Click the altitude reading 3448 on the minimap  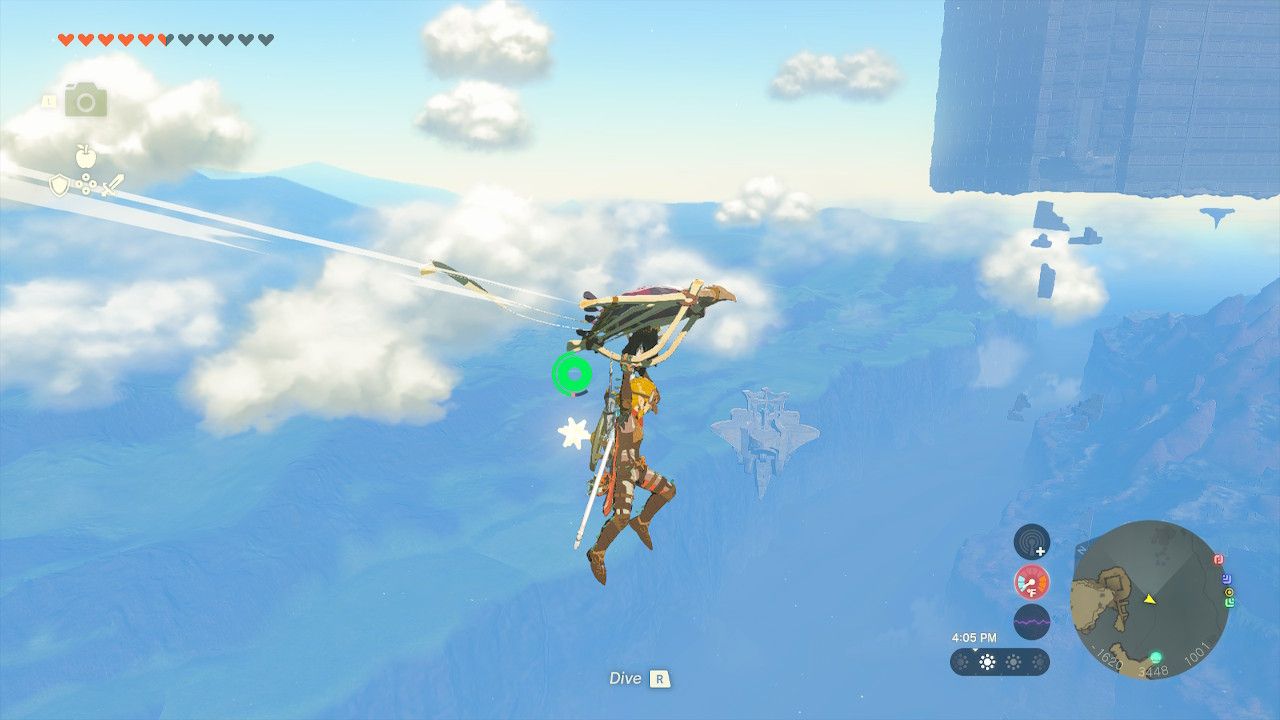click(1154, 670)
